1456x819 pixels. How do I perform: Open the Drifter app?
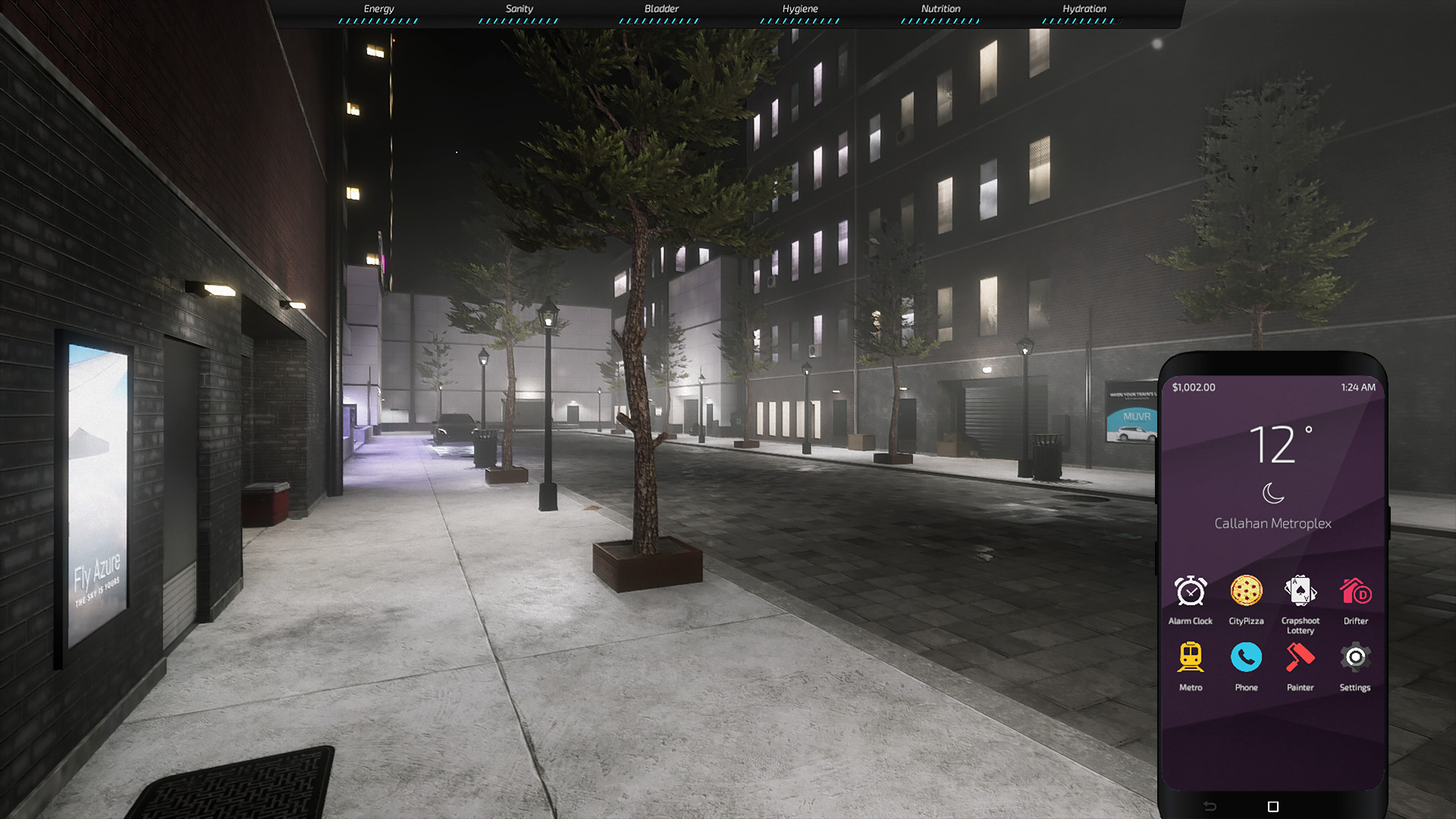[1355, 598]
